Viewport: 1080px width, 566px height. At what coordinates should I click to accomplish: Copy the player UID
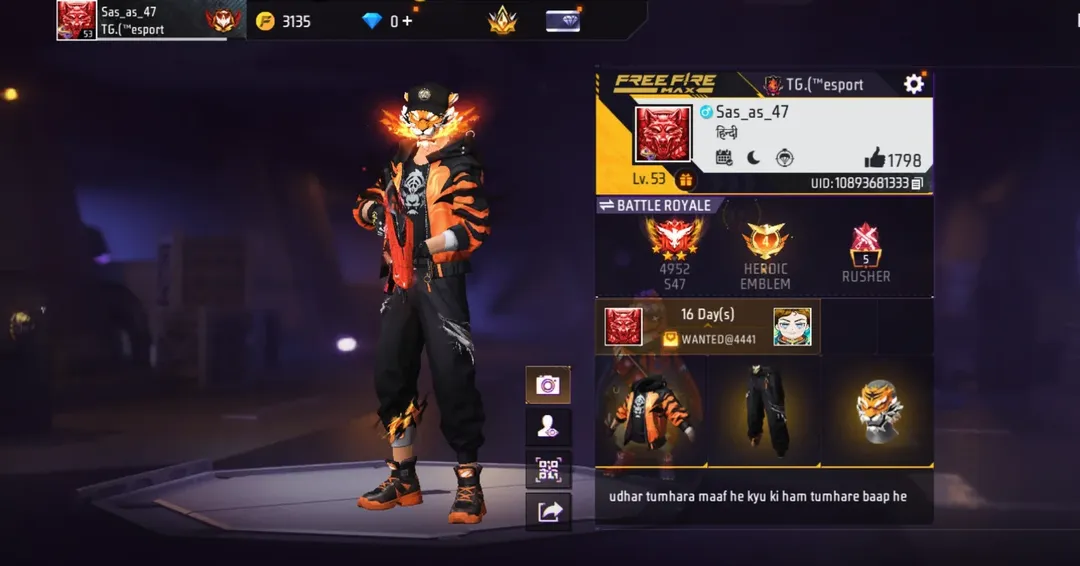(x=917, y=183)
